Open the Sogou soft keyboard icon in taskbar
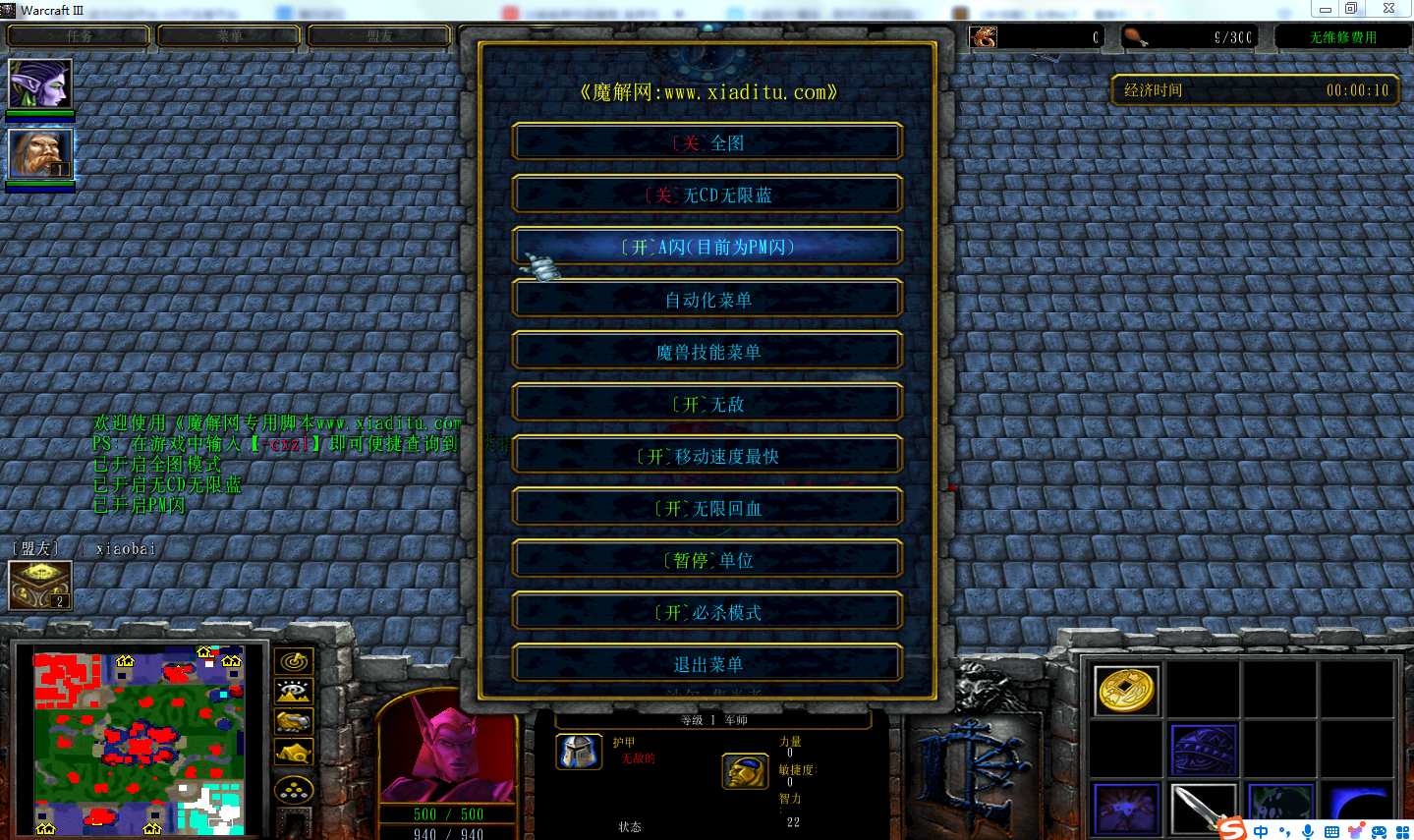This screenshot has height=840, width=1414. point(1333,829)
